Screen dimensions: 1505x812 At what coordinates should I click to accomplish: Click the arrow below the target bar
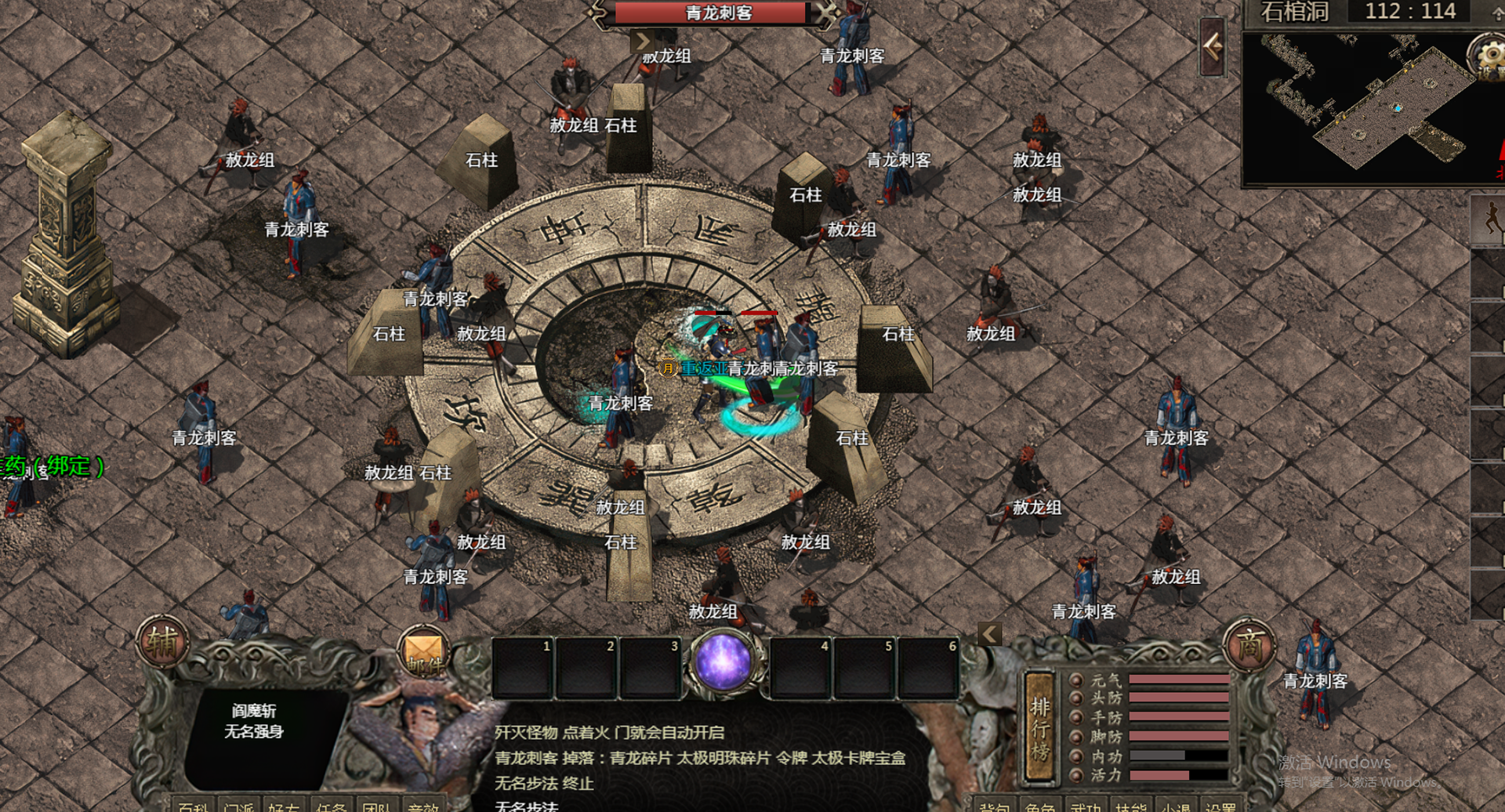click(642, 41)
